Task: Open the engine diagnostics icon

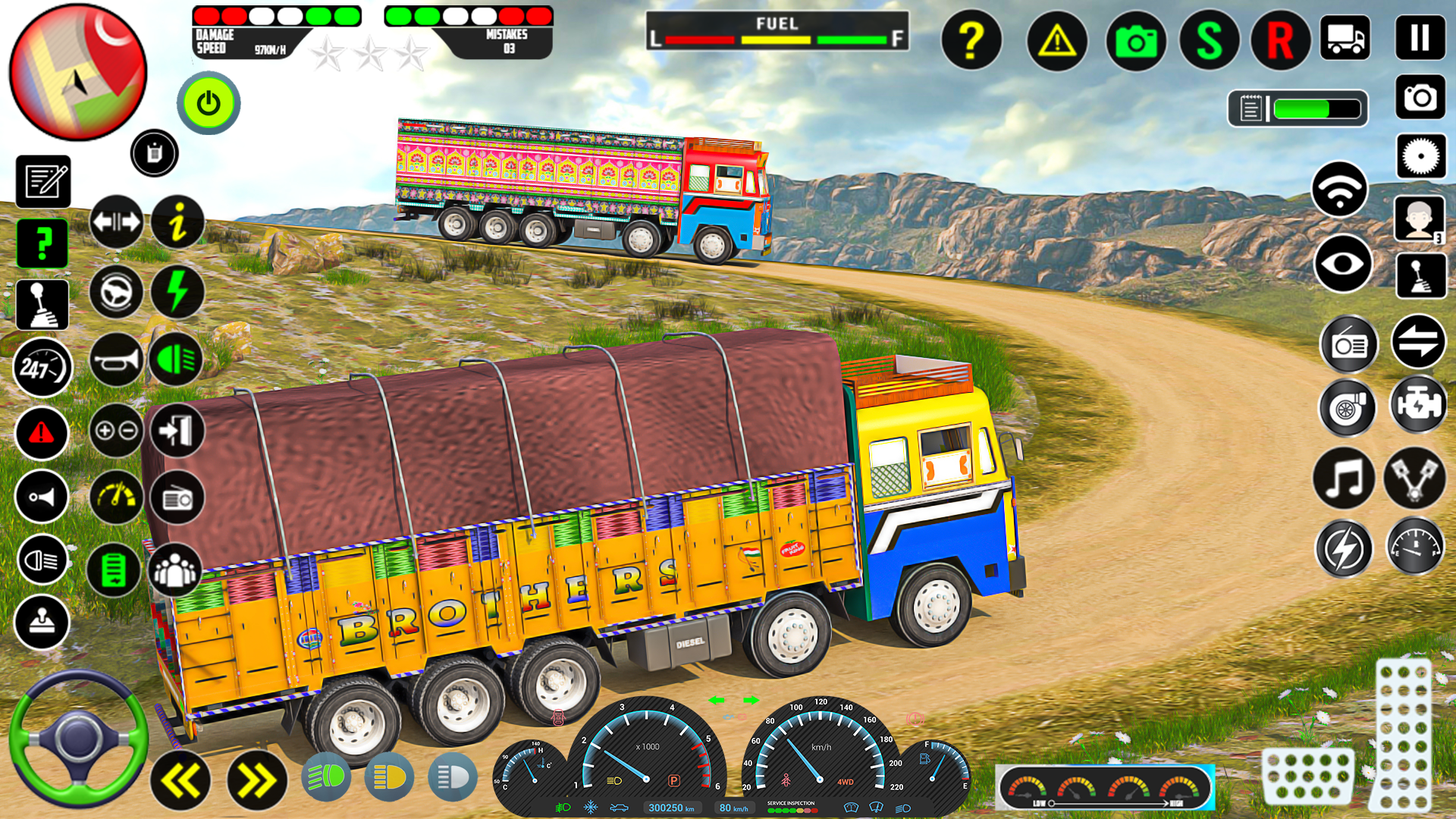Action: coord(1419,408)
